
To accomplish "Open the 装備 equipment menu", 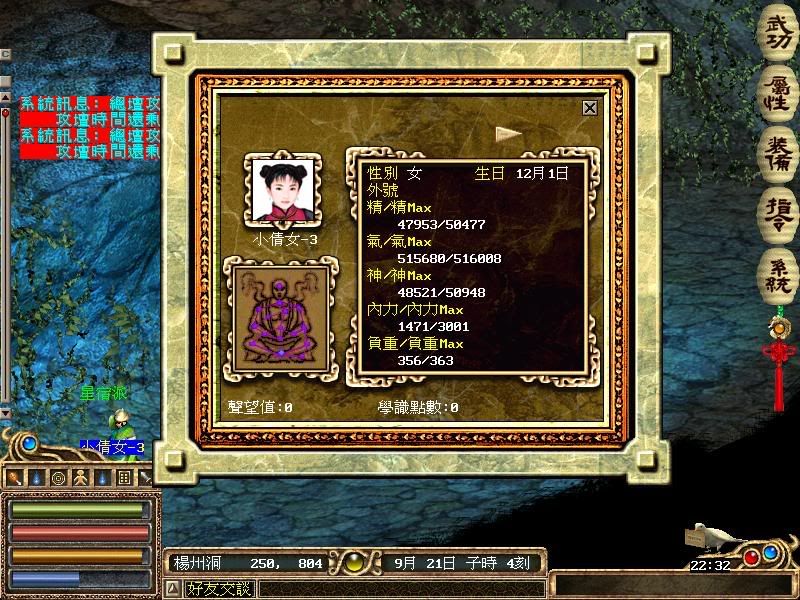I will coord(778,150).
